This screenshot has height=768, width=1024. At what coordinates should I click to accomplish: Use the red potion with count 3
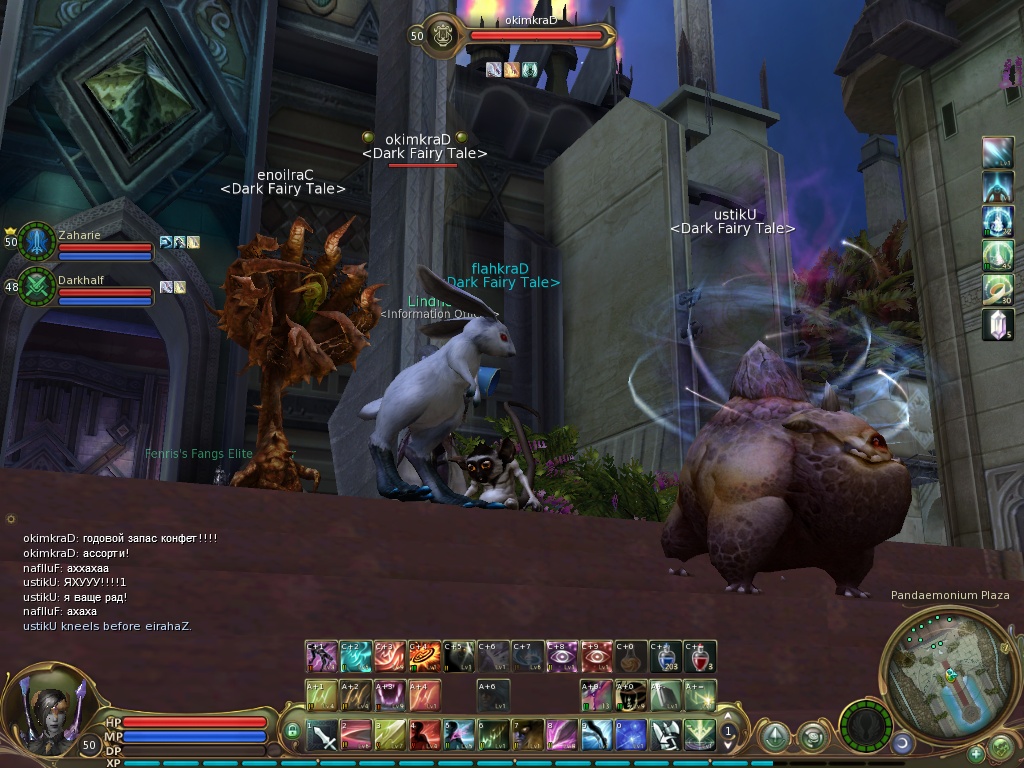(x=701, y=657)
